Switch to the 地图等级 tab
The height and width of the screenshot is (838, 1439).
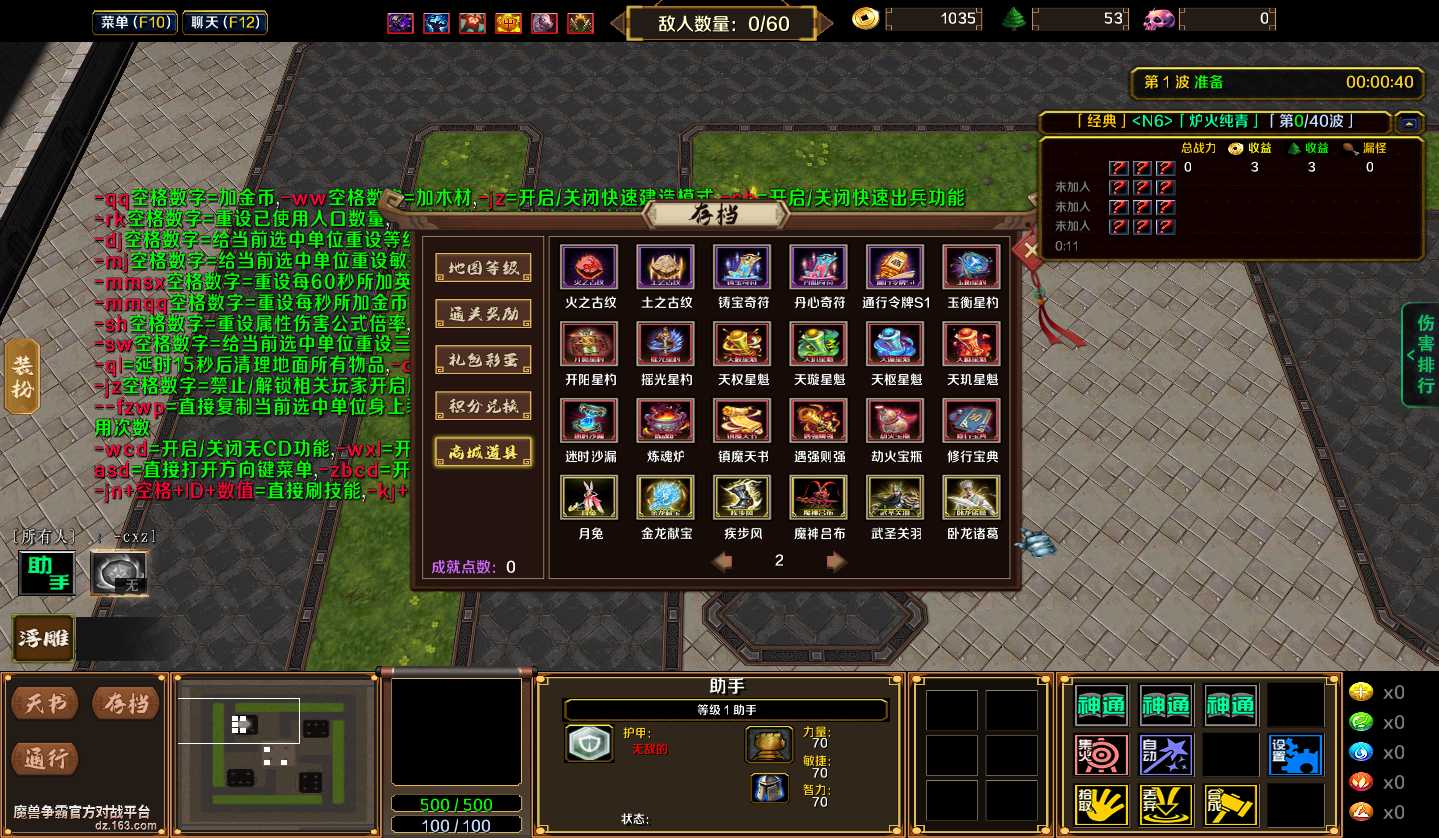tap(483, 267)
